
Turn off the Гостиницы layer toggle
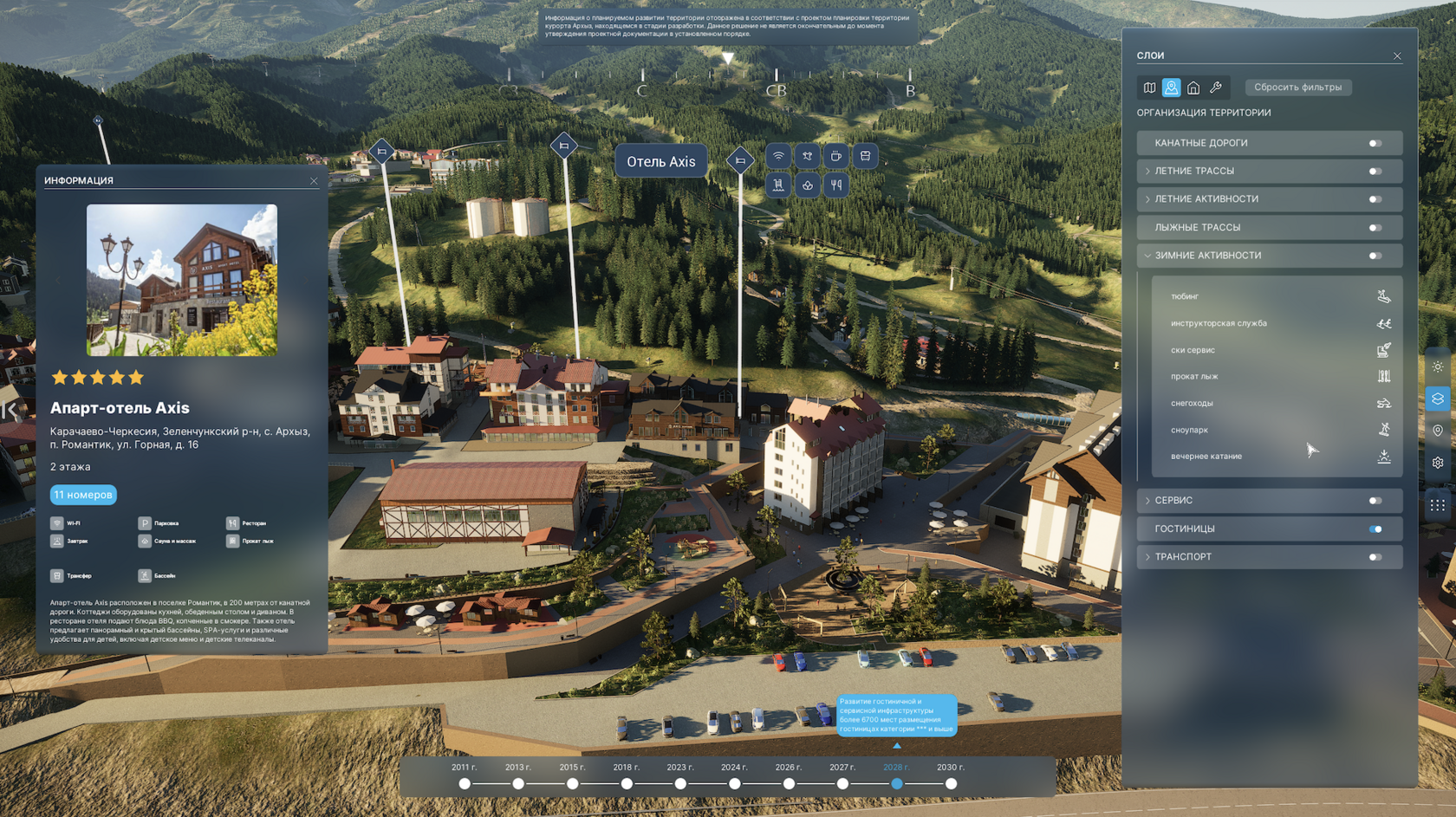point(1375,529)
